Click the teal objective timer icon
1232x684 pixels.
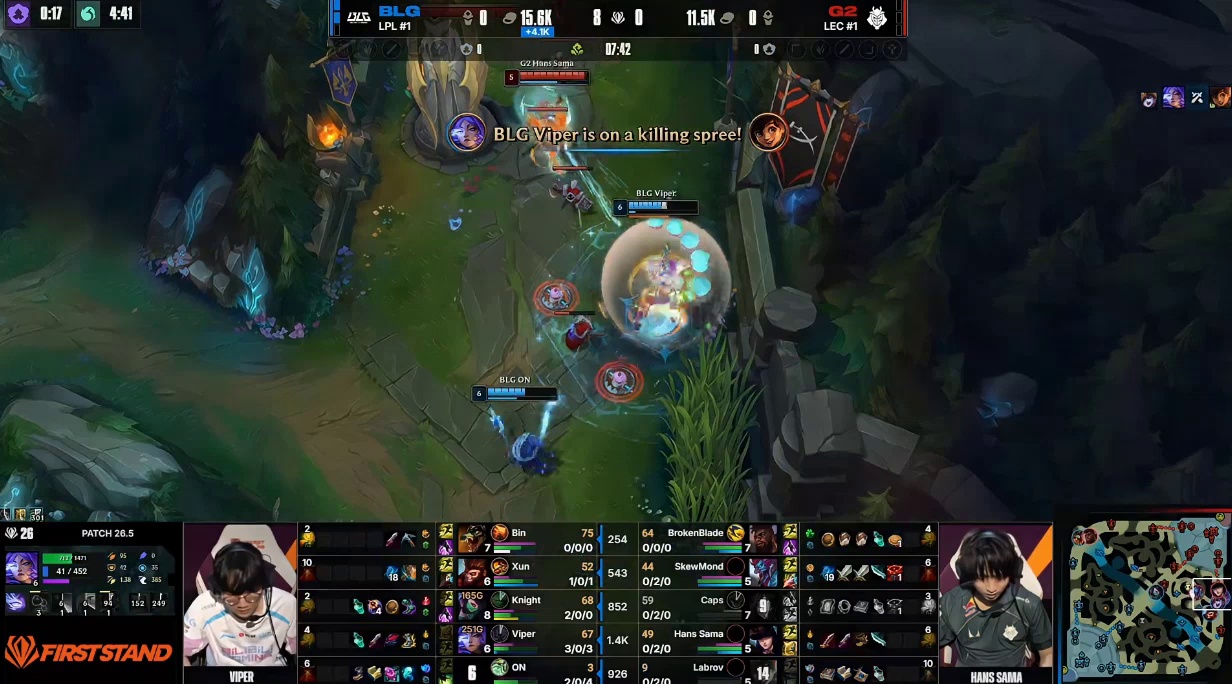tap(89, 14)
